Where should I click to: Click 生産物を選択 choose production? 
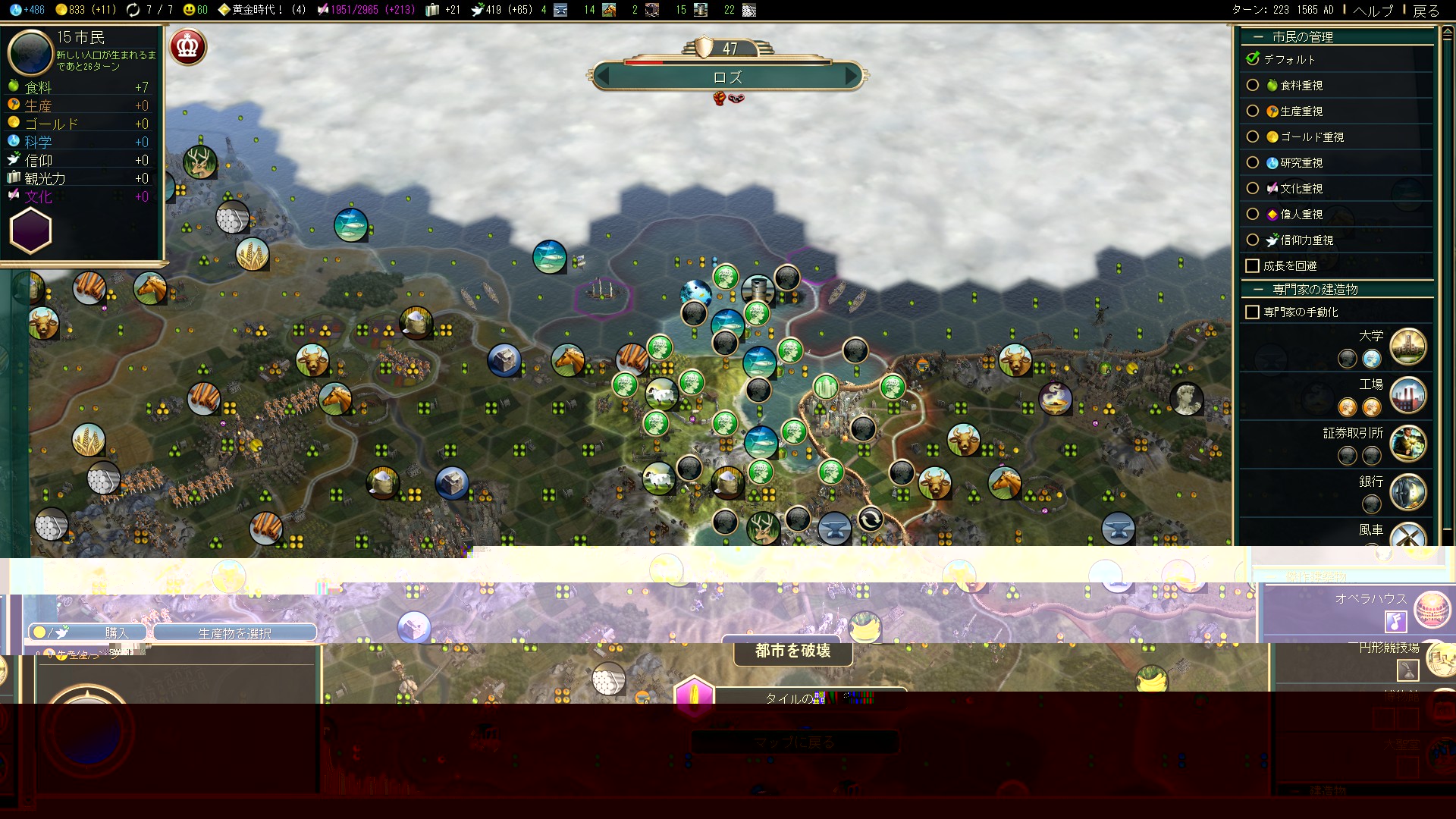(x=234, y=633)
